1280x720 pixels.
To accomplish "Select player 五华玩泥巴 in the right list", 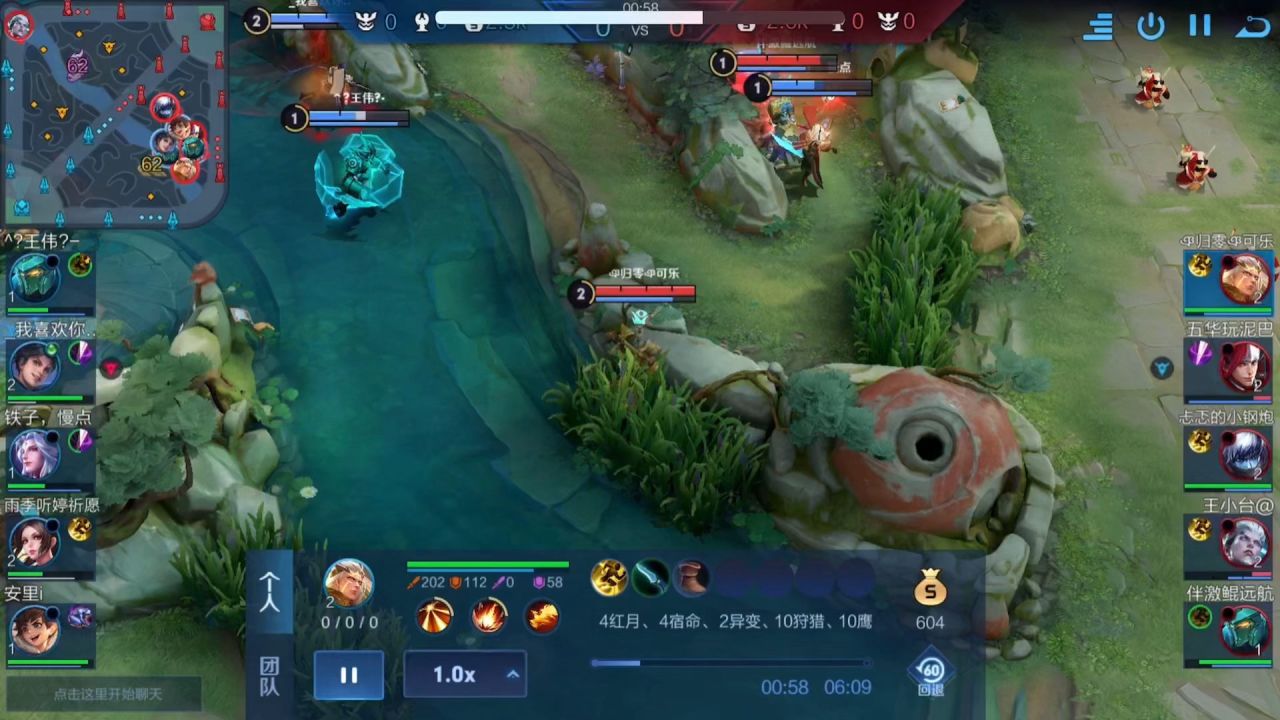I will point(1244,366).
